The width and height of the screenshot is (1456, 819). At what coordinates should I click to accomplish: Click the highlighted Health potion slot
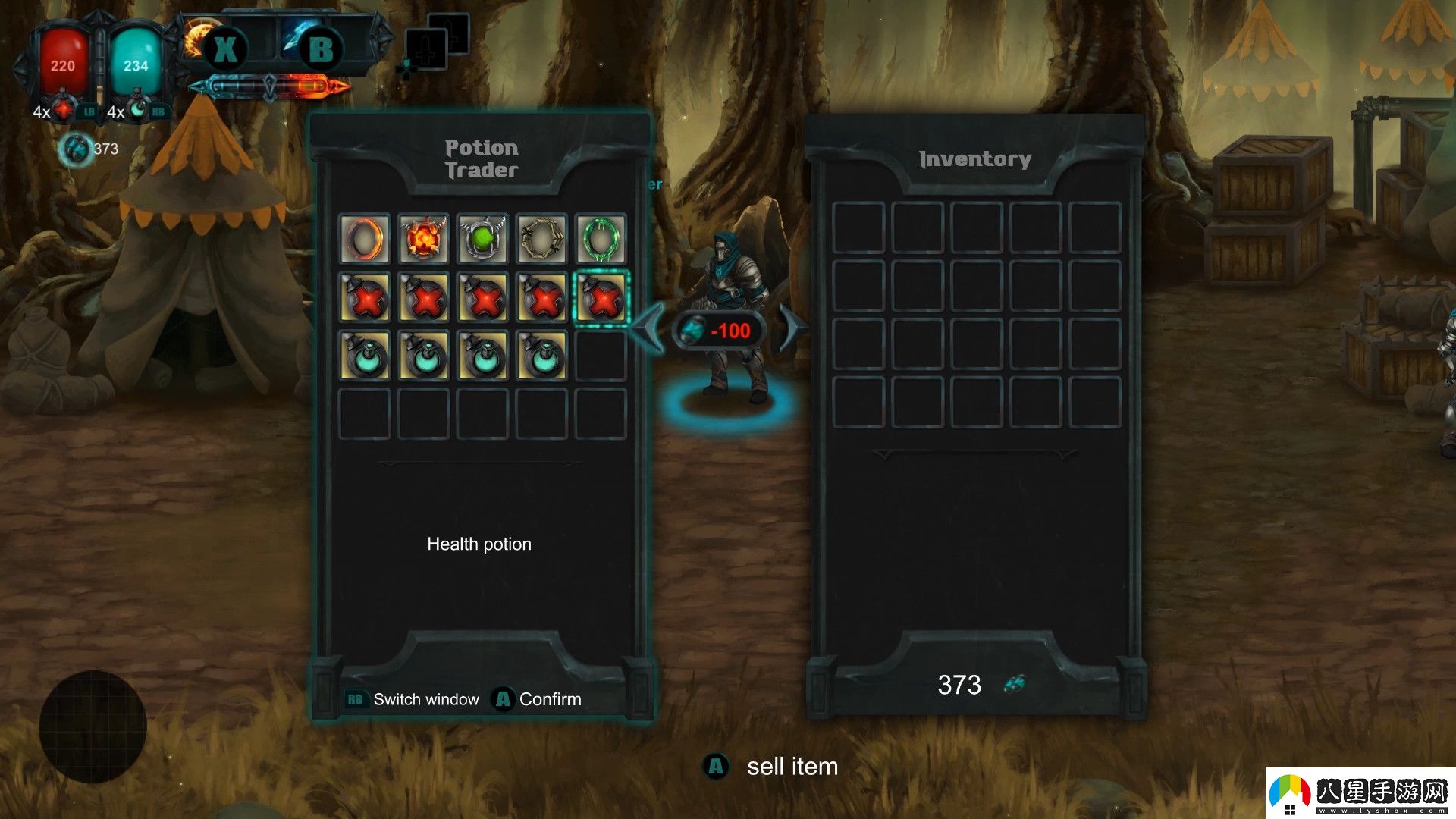click(x=601, y=298)
